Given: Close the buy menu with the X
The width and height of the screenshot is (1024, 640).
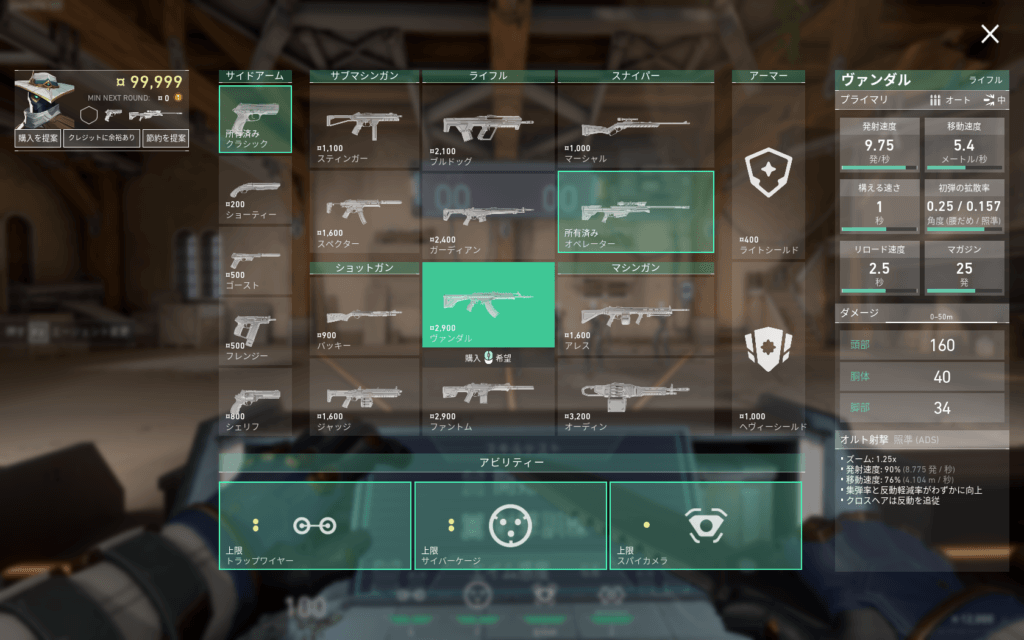Looking at the screenshot, I should [989, 35].
